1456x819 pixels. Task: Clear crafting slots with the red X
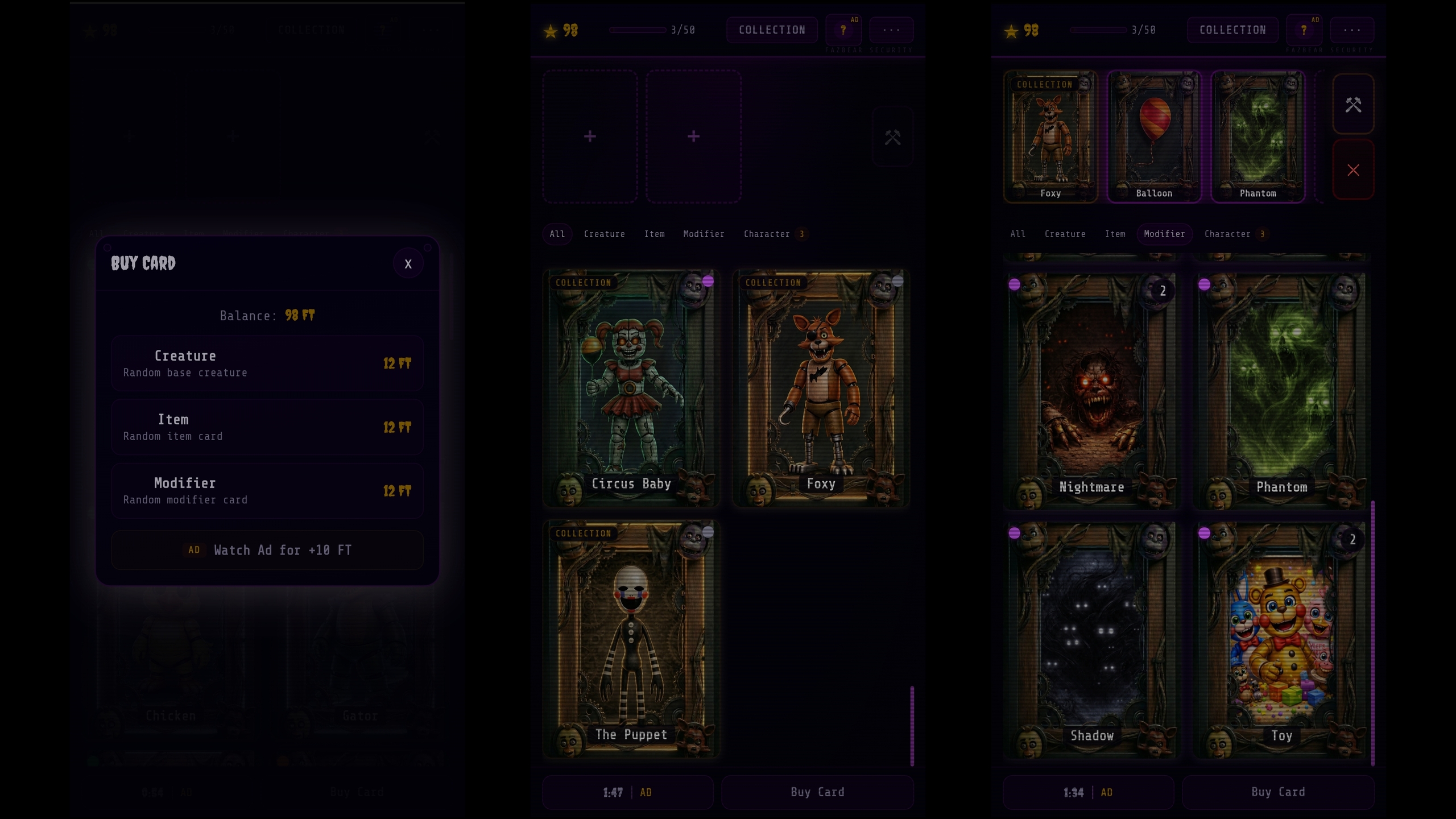pos(1353,170)
